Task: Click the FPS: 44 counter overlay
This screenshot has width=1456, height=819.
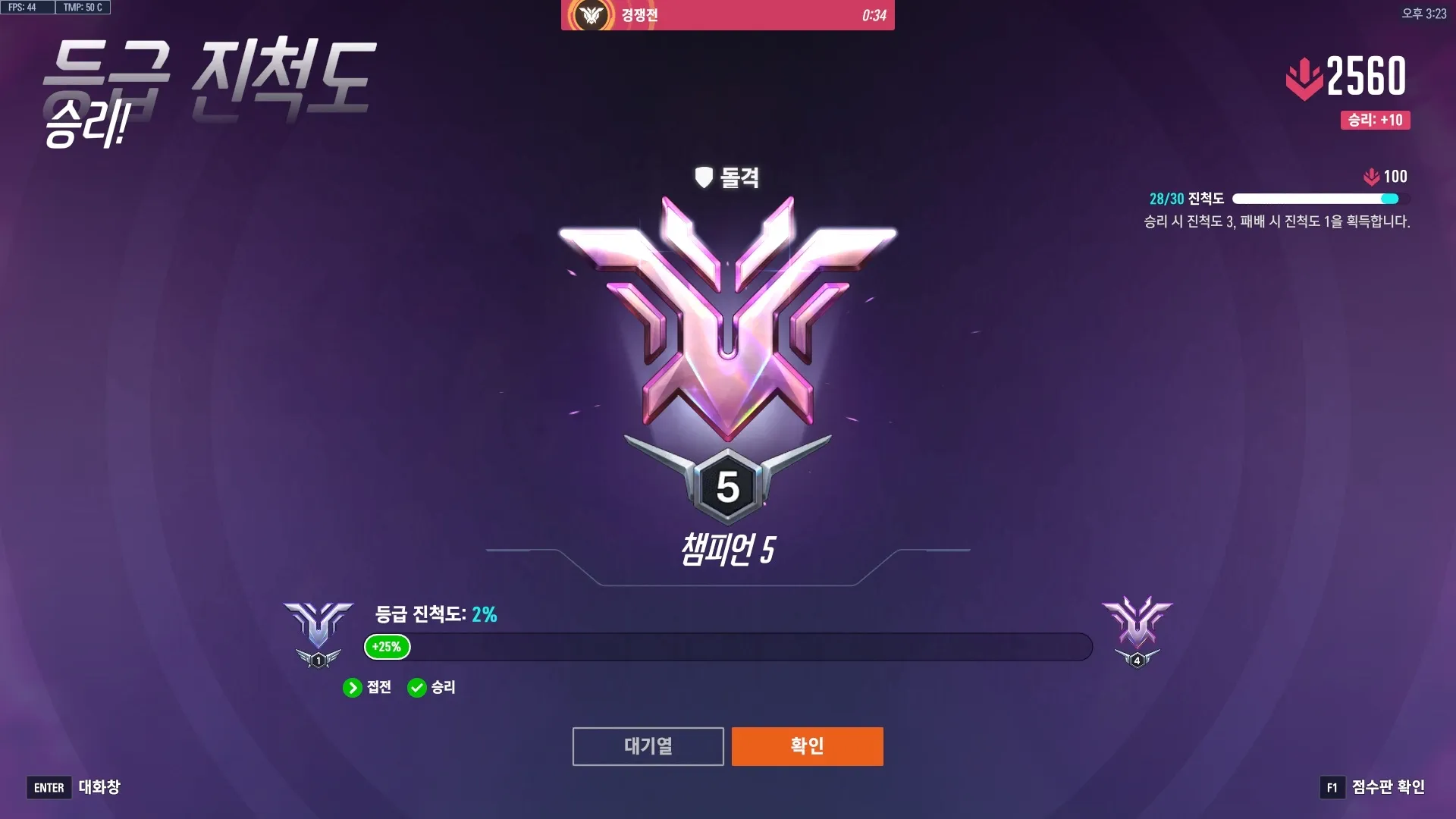Action: pos(25,7)
